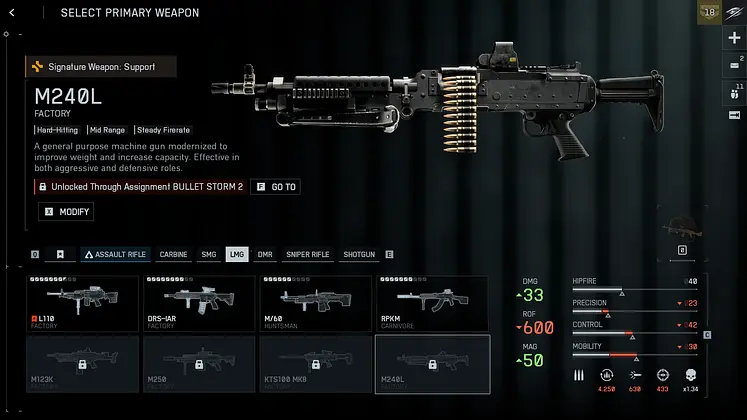The image size is (747, 420).
Task: Choose the Shotgun weapon tab
Action: pyautogui.click(x=358, y=255)
